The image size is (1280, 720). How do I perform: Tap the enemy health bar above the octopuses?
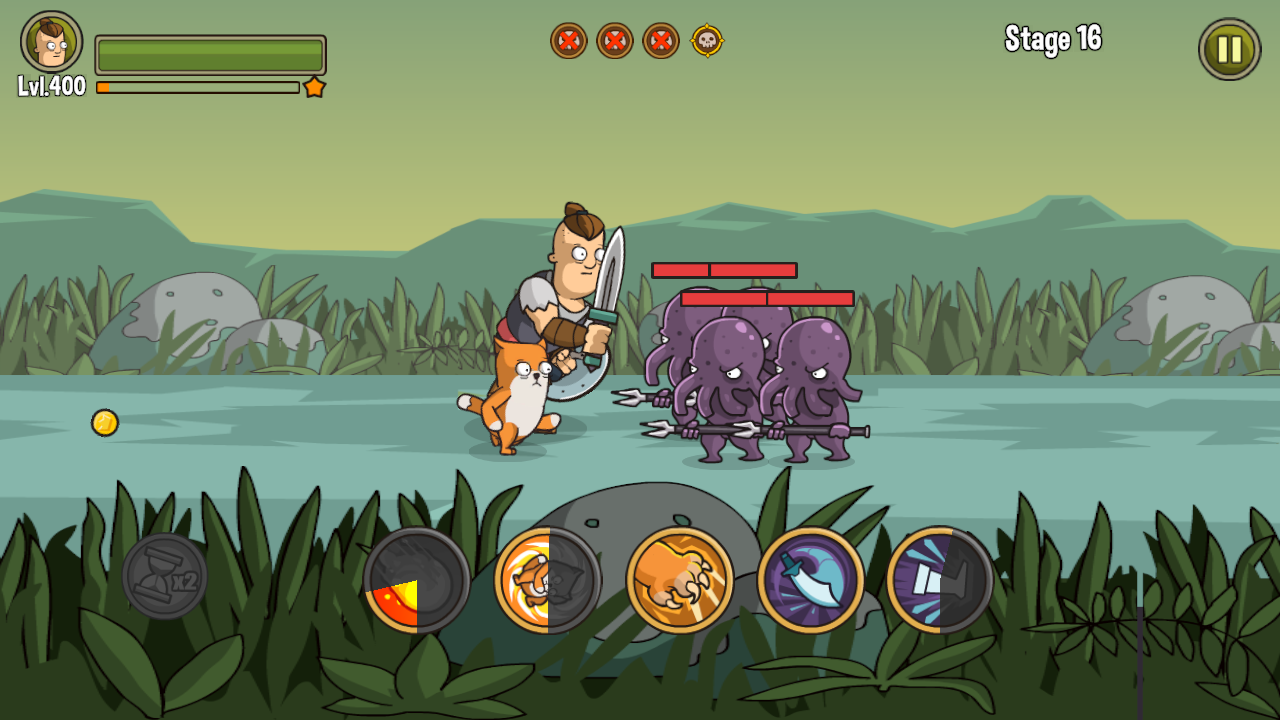(x=725, y=270)
